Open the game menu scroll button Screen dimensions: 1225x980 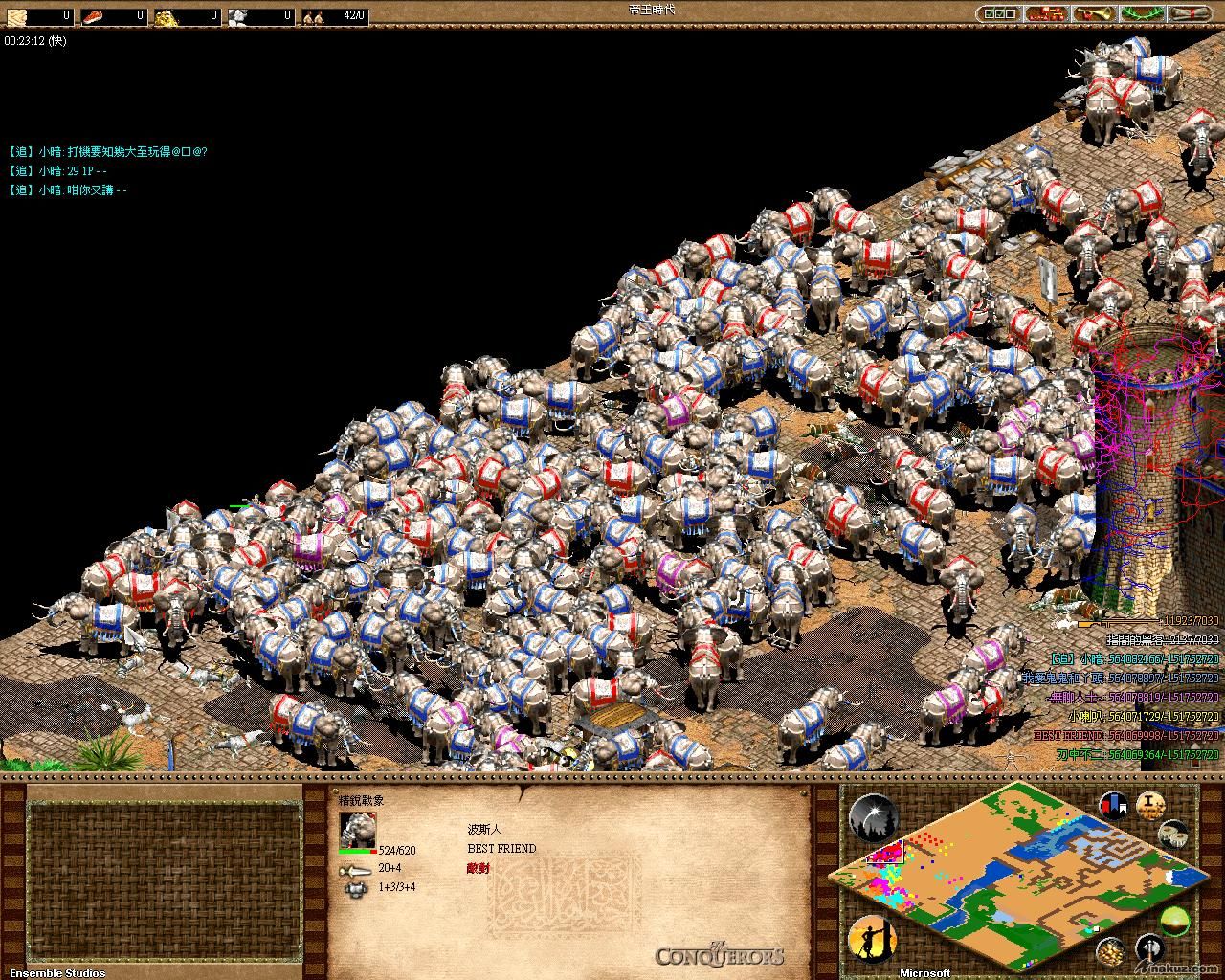click(1191, 14)
